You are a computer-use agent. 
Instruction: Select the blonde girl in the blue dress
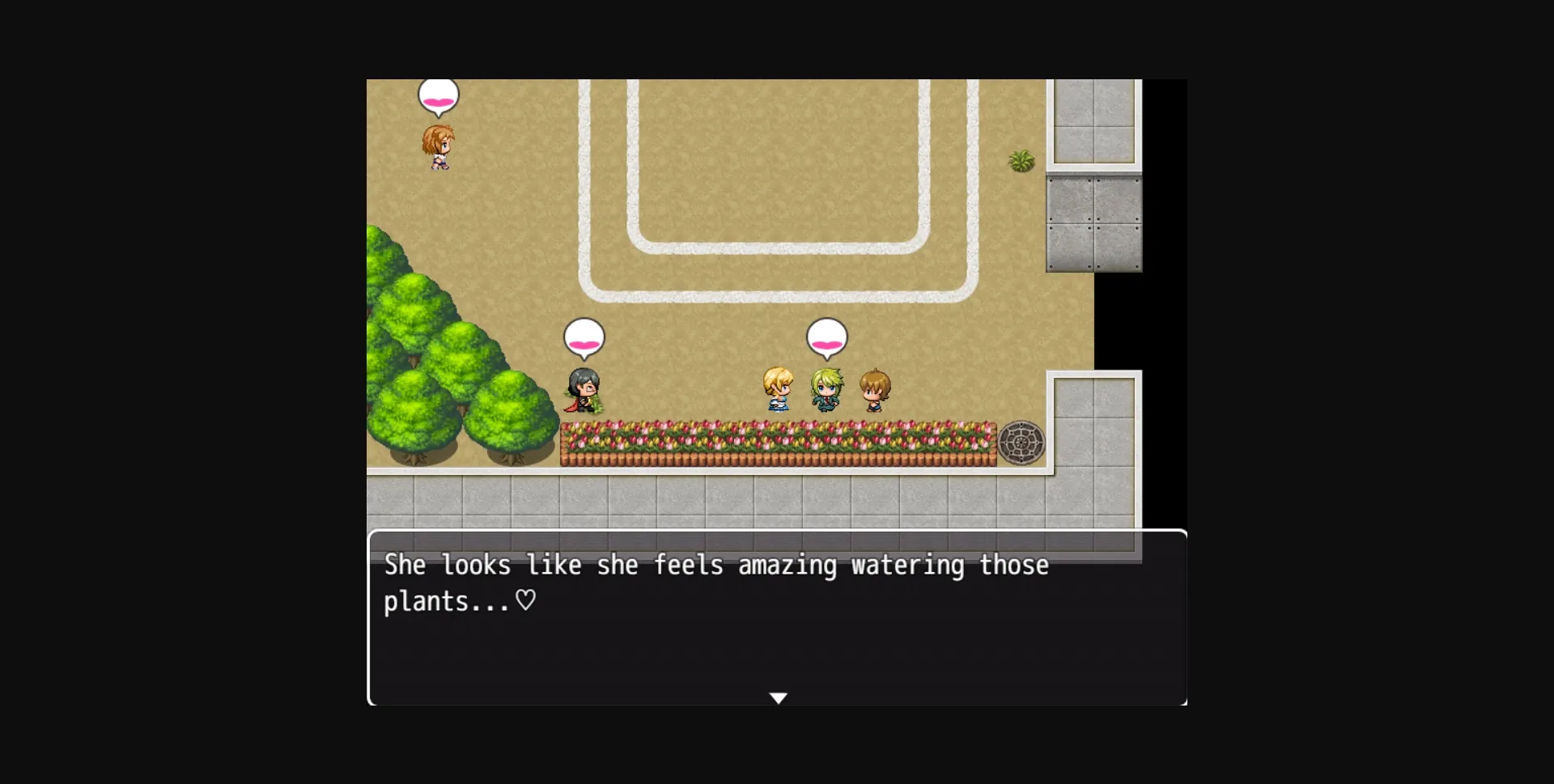pyautogui.click(x=778, y=391)
